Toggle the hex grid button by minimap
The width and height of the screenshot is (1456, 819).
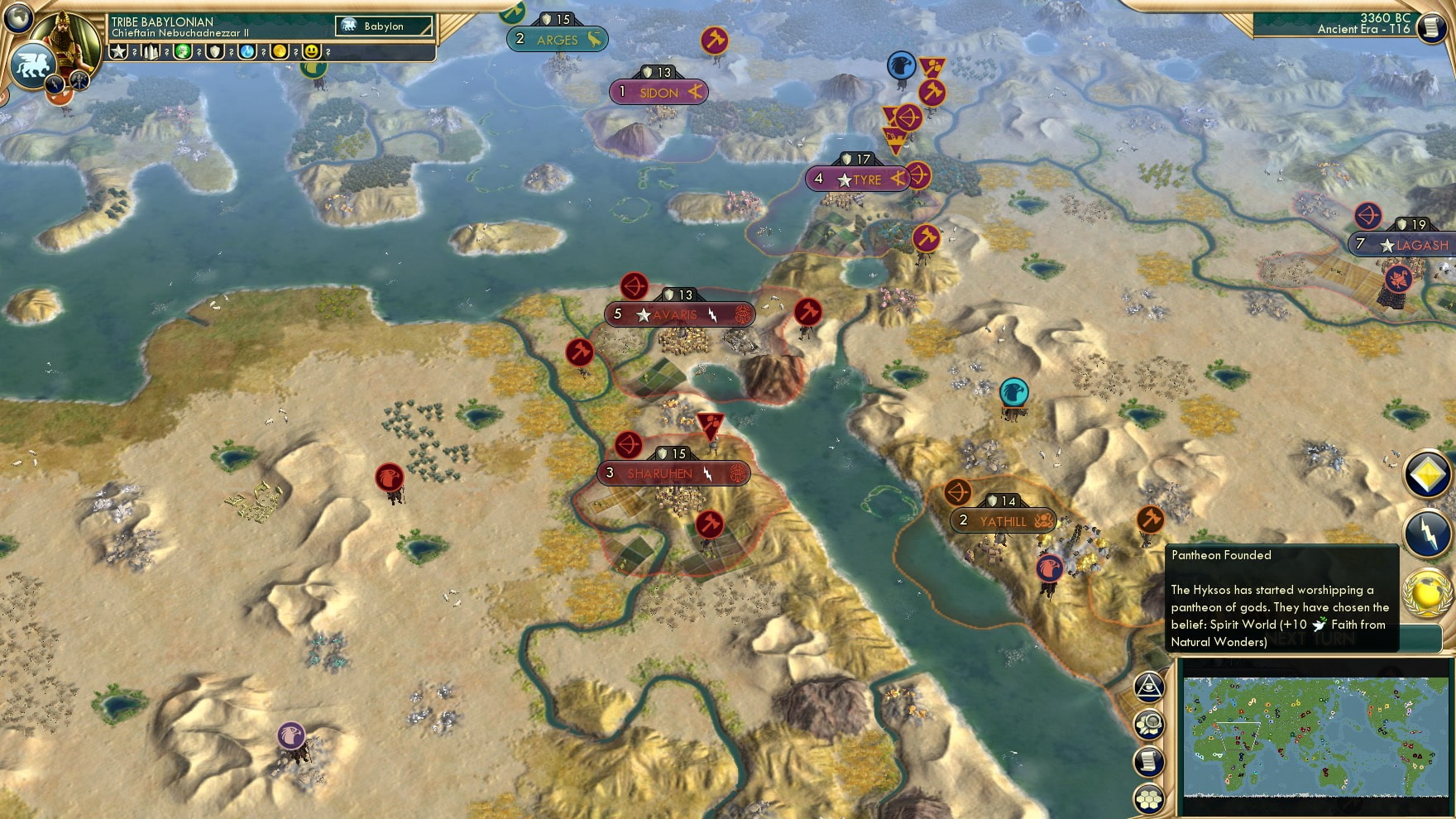pyautogui.click(x=1149, y=798)
